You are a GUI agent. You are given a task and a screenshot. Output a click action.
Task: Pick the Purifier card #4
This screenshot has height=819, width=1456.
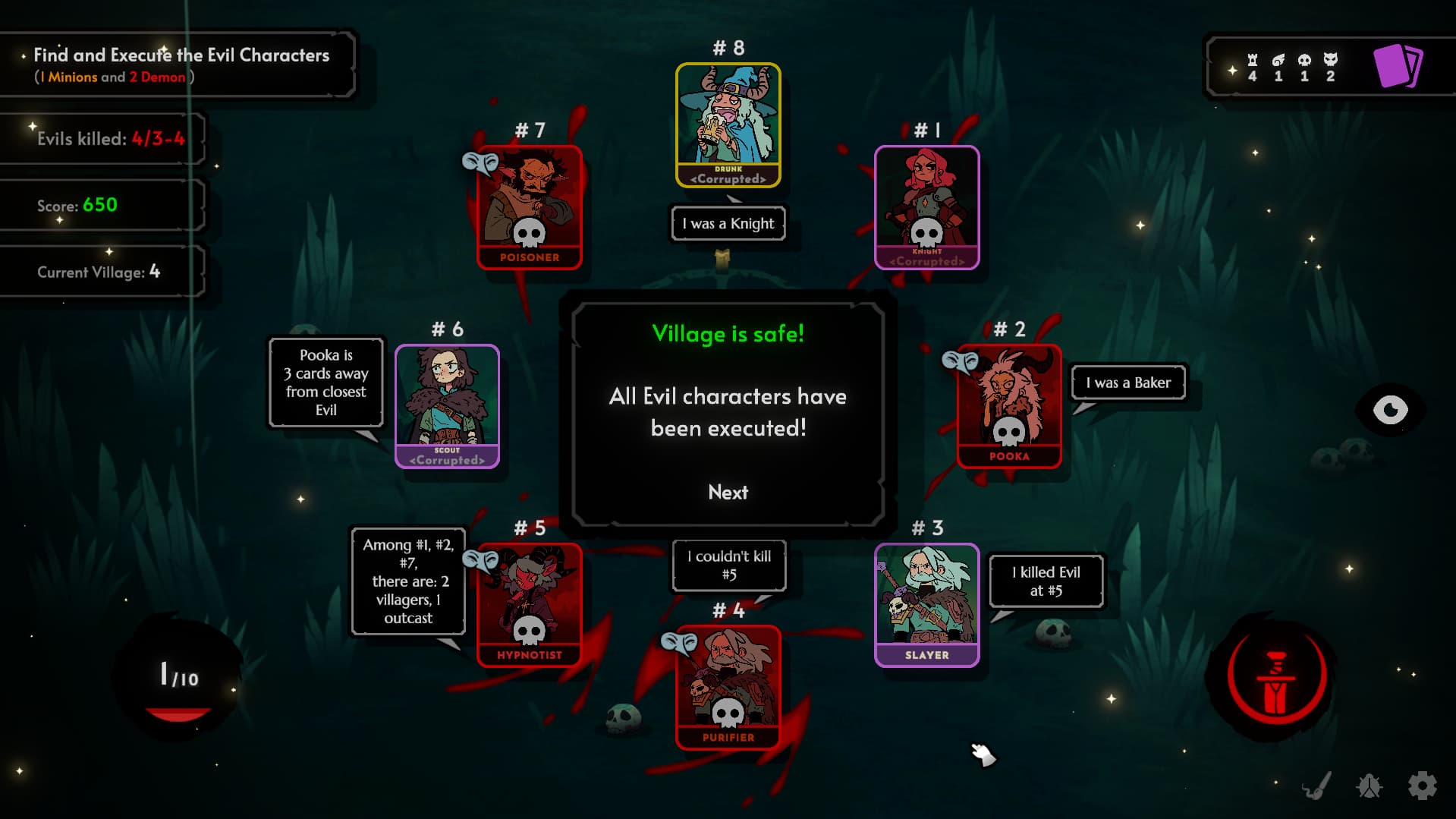pos(728,687)
